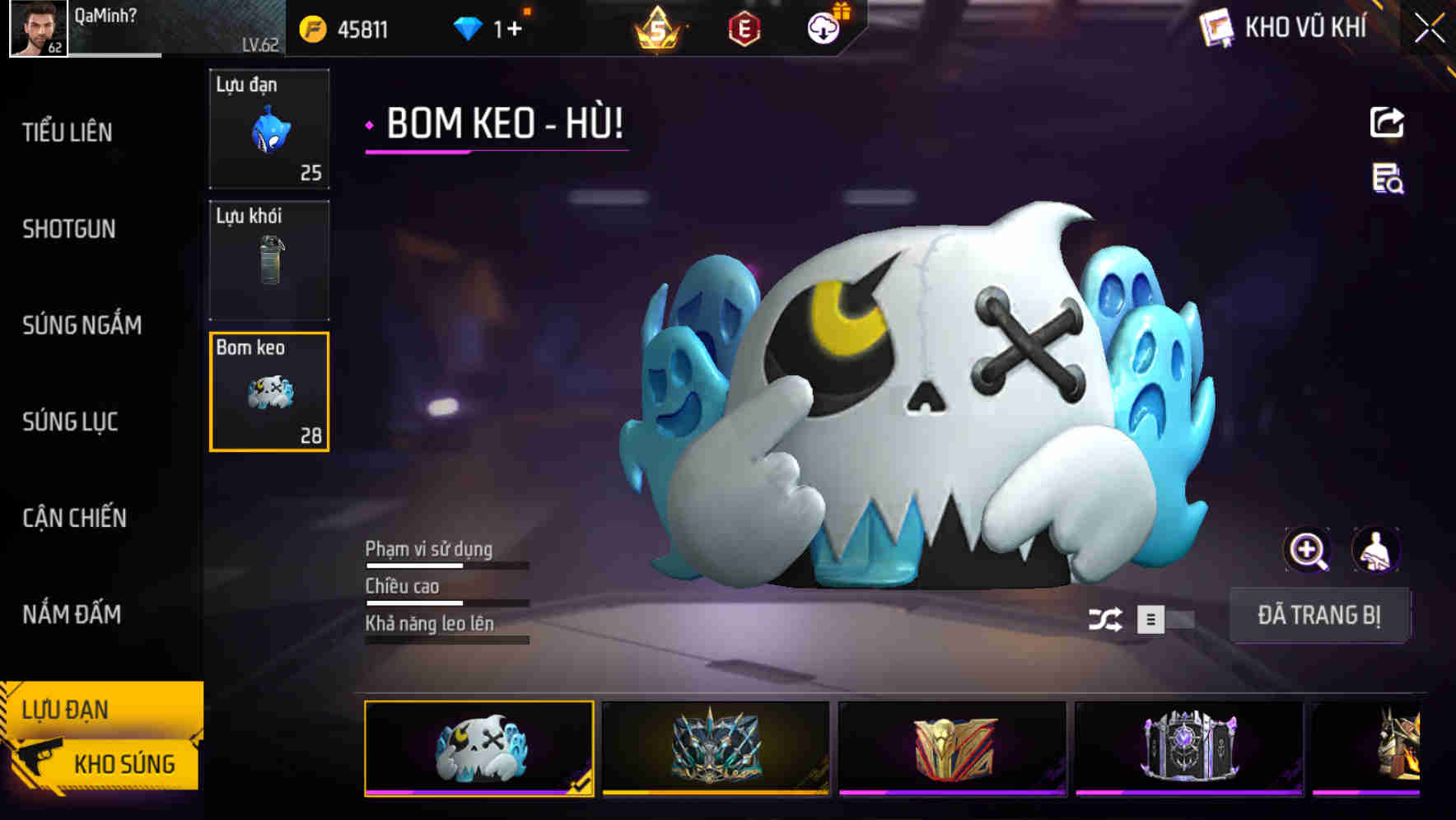This screenshot has width=1456, height=820.
Task: Open the SÚNG NGẮM category tab
Action: pyautogui.click(x=82, y=325)
